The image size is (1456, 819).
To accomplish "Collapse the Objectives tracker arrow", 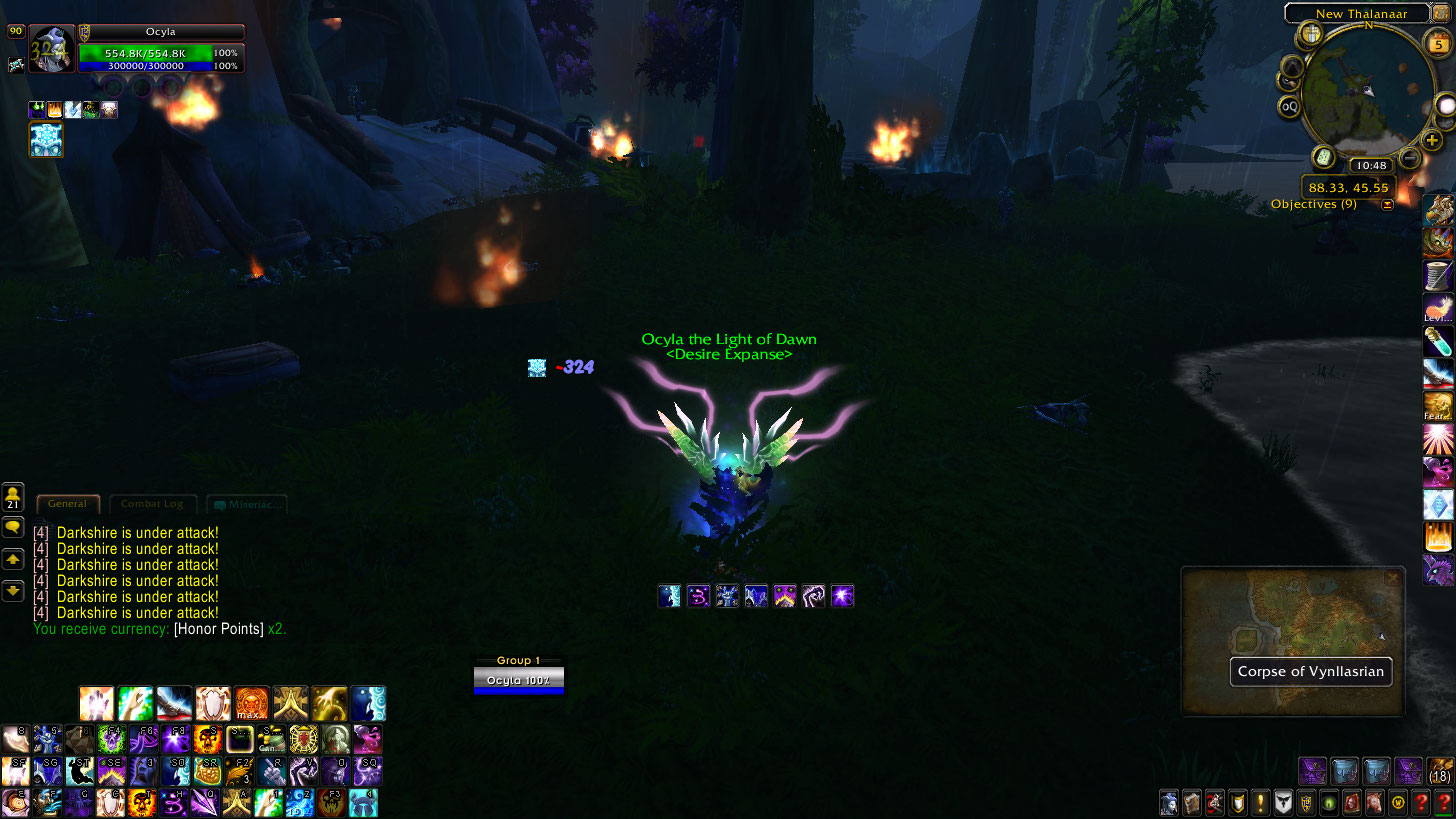I will tap(1387, 205).
